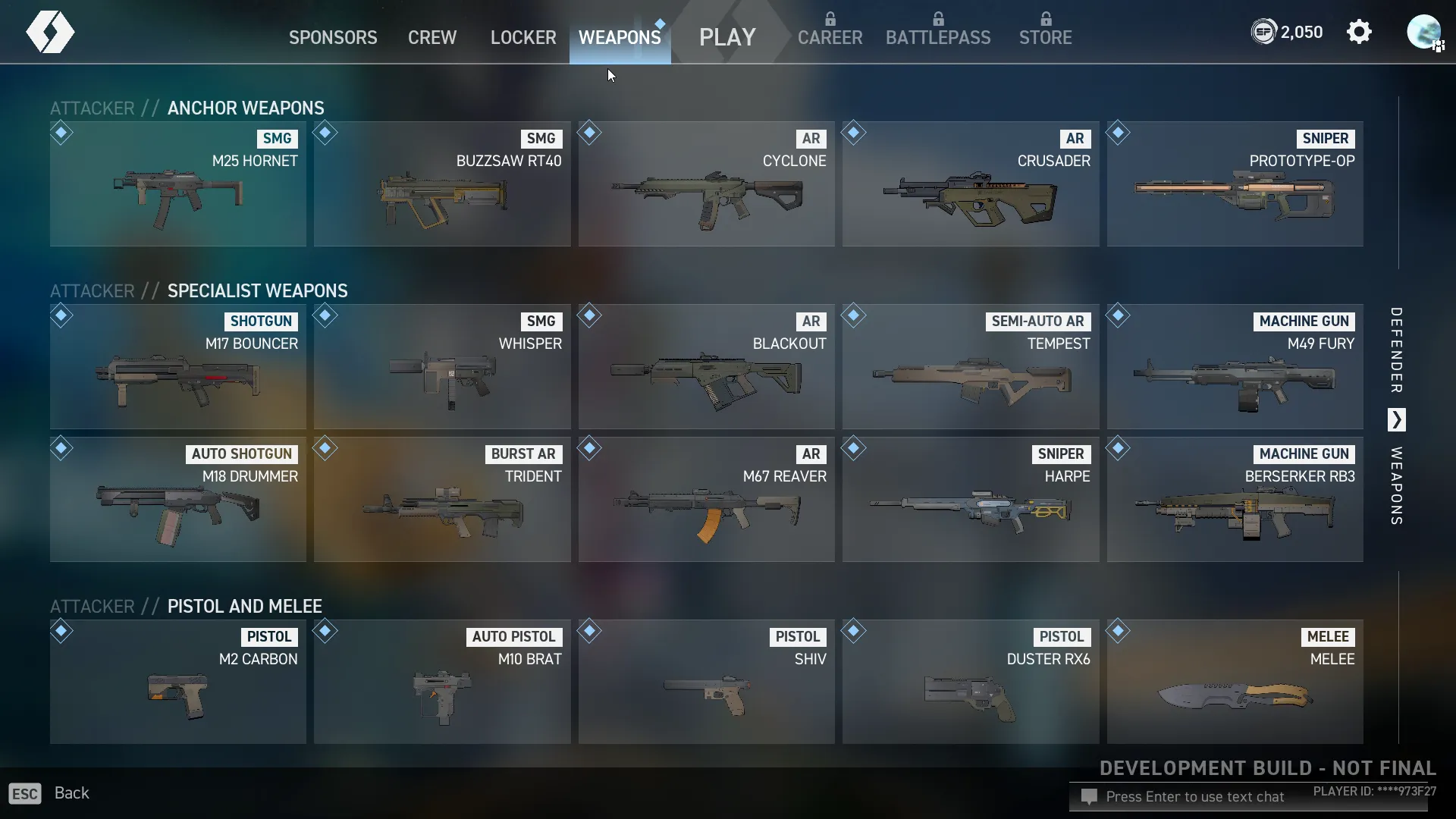Choose the Tempest semi-auto AR
Image resolution: width=1456 pixels, height=819 pixels.
(970, 367)
